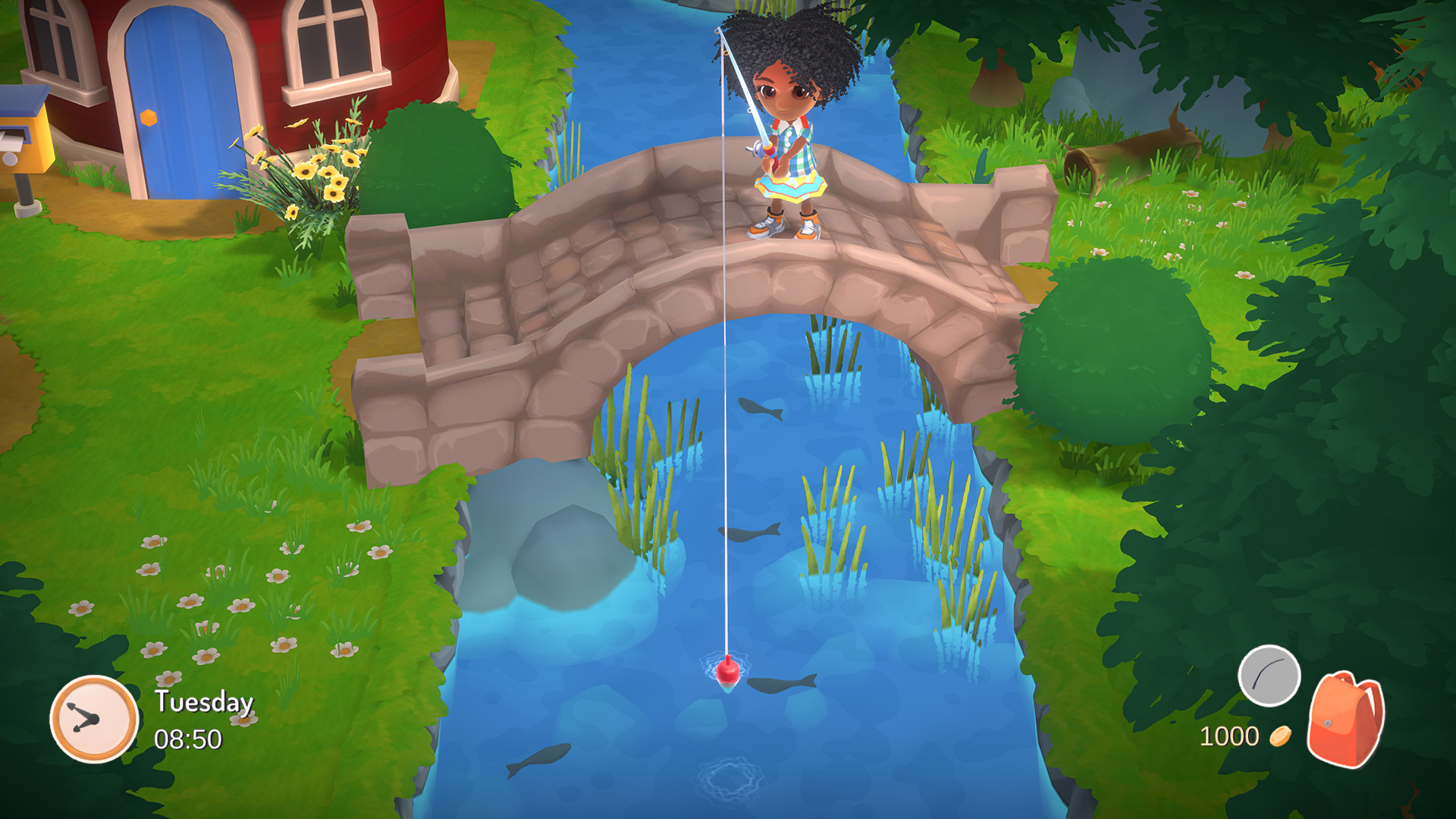
Task: Expand the hollow log on the right
Action: click(x=1115, y=155)
